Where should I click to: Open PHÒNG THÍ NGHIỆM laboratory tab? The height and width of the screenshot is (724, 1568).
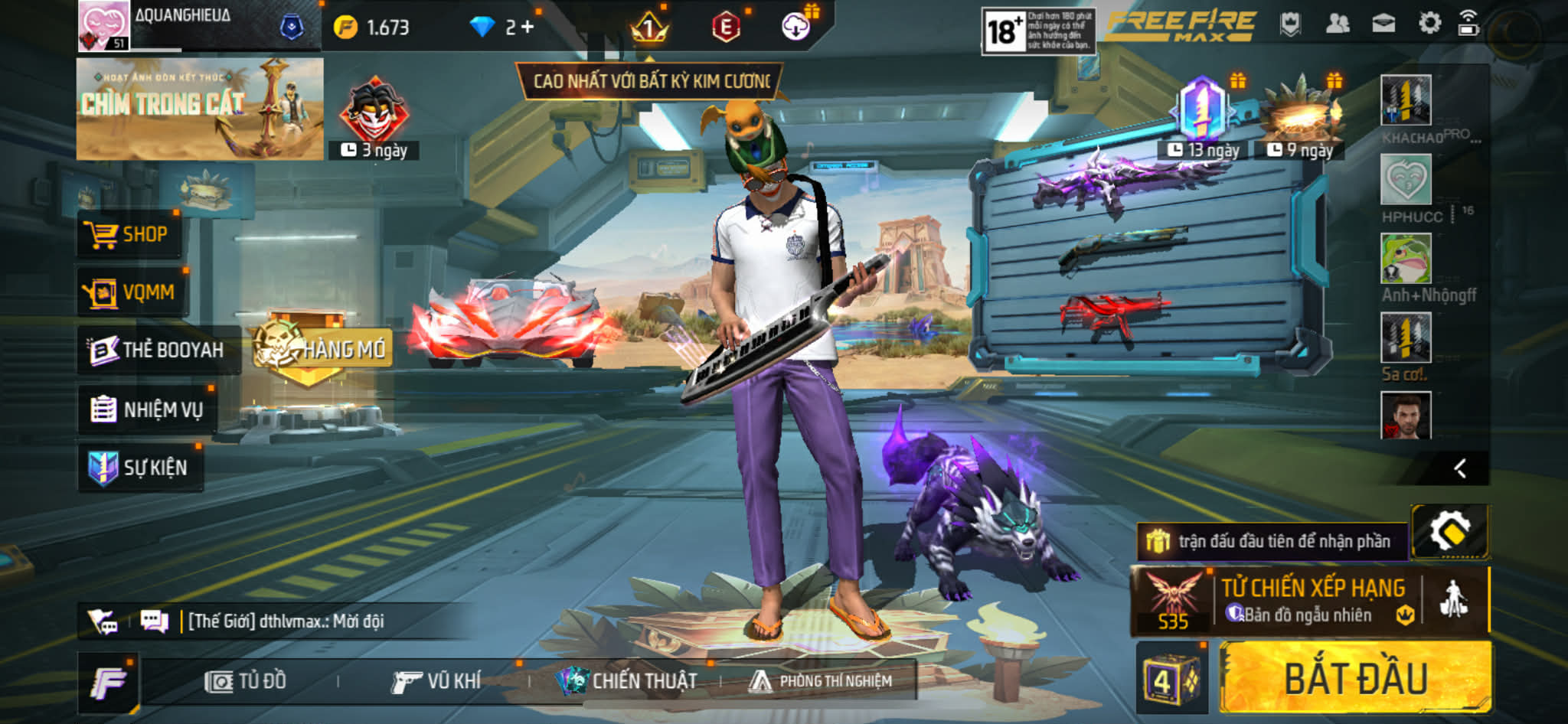coord(822,681)
